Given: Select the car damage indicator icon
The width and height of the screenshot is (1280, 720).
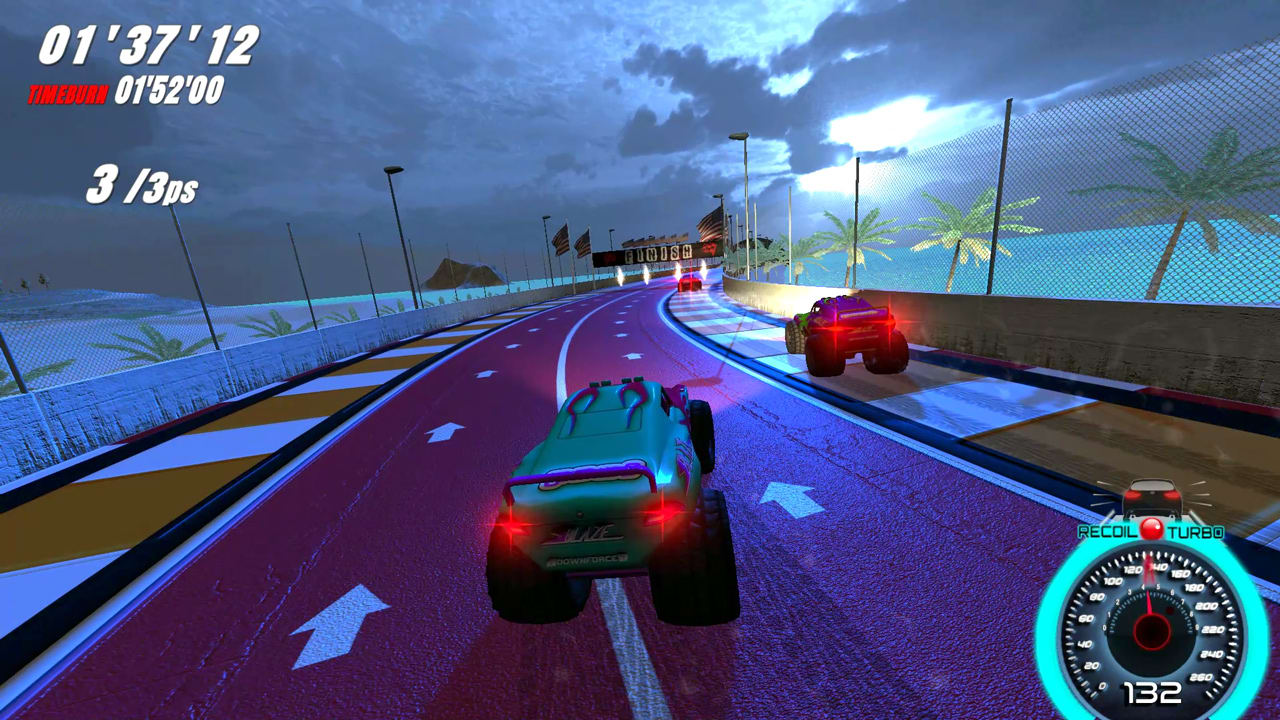Looking at the screenshot, I should coord(1152,498).
